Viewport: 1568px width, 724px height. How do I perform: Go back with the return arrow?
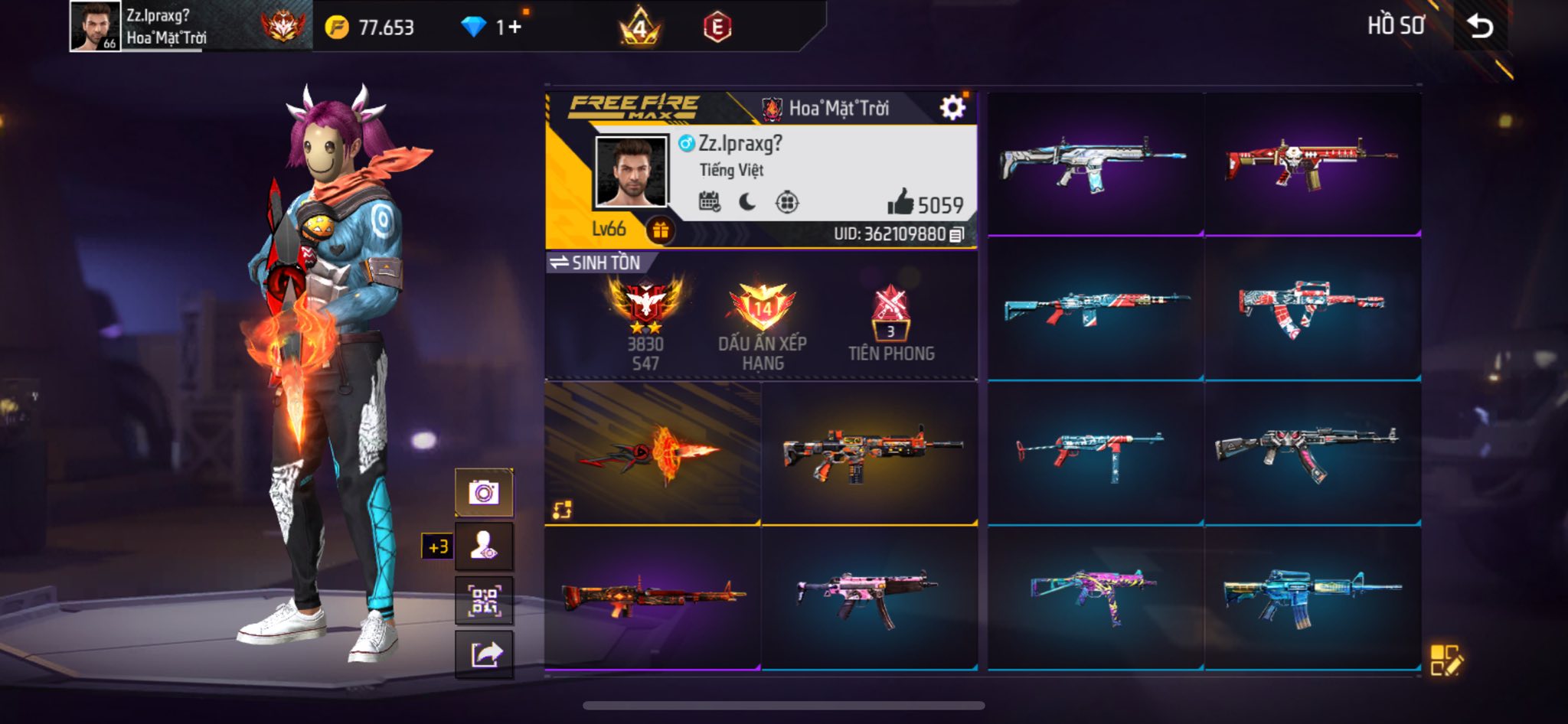1481,27
